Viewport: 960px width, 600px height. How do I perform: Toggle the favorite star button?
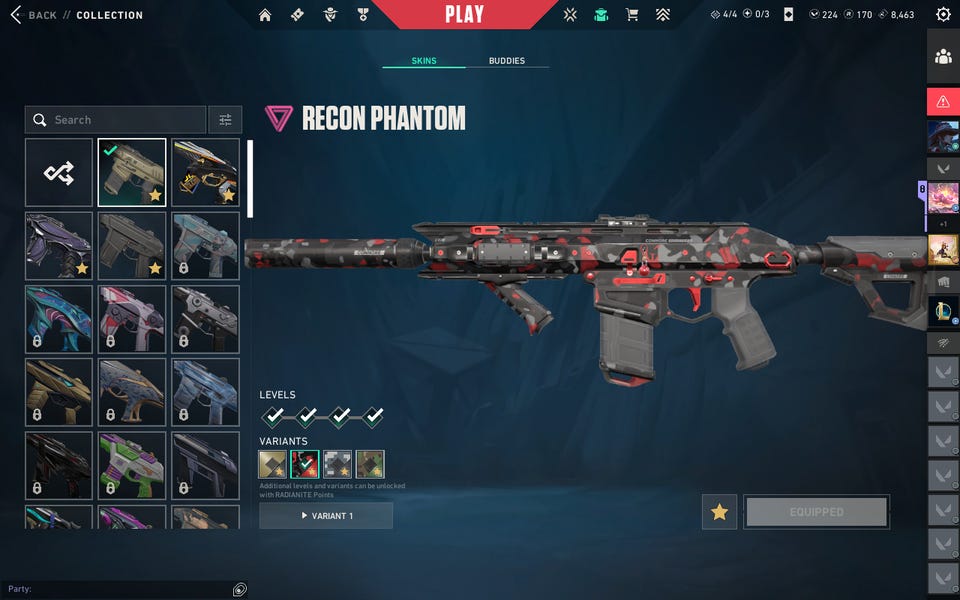point(719,512)
